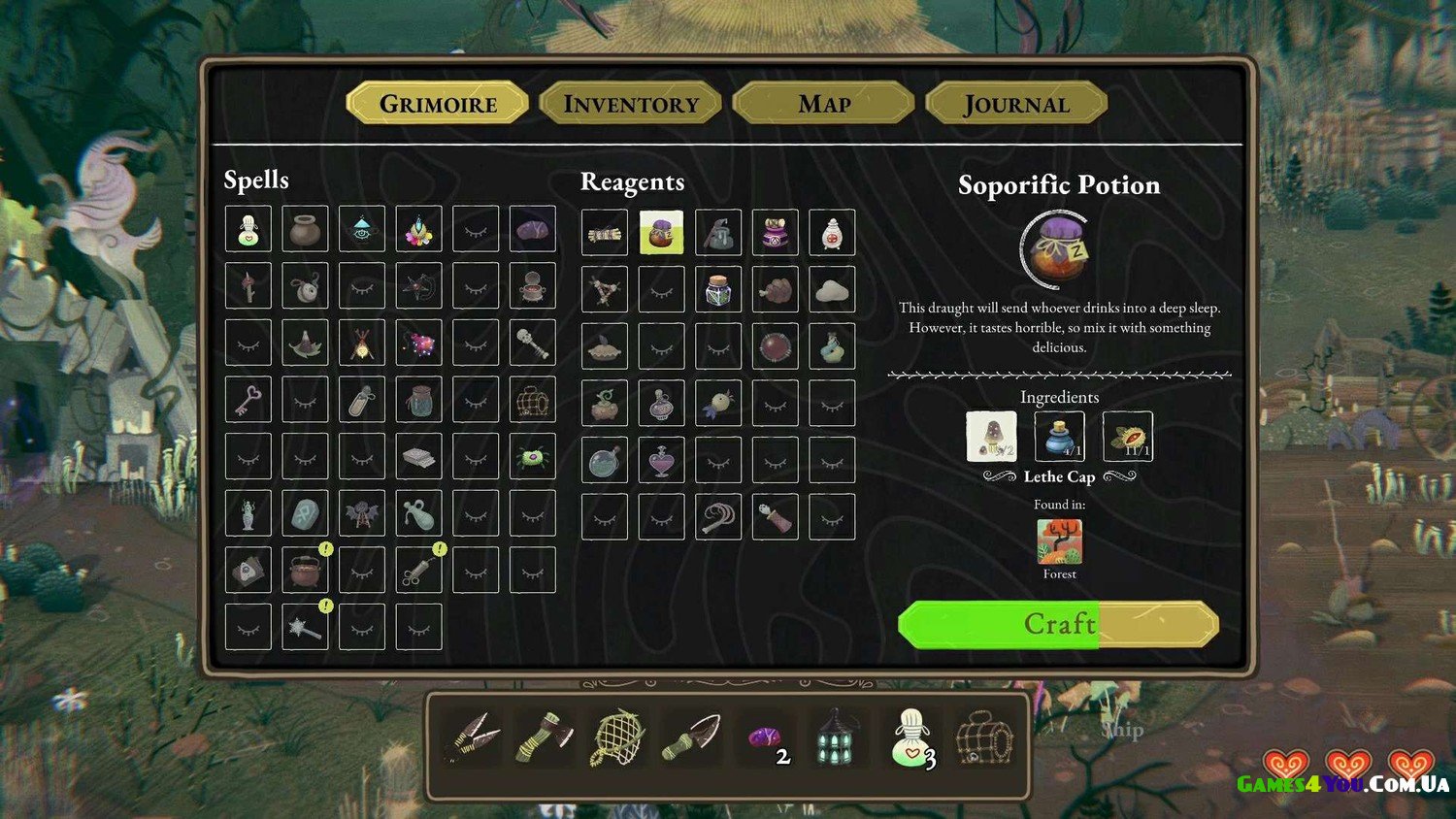The width and height of the screenshot is (1456, 819).
Task: Pick the green spider spell slot
Action: [533, 456]
